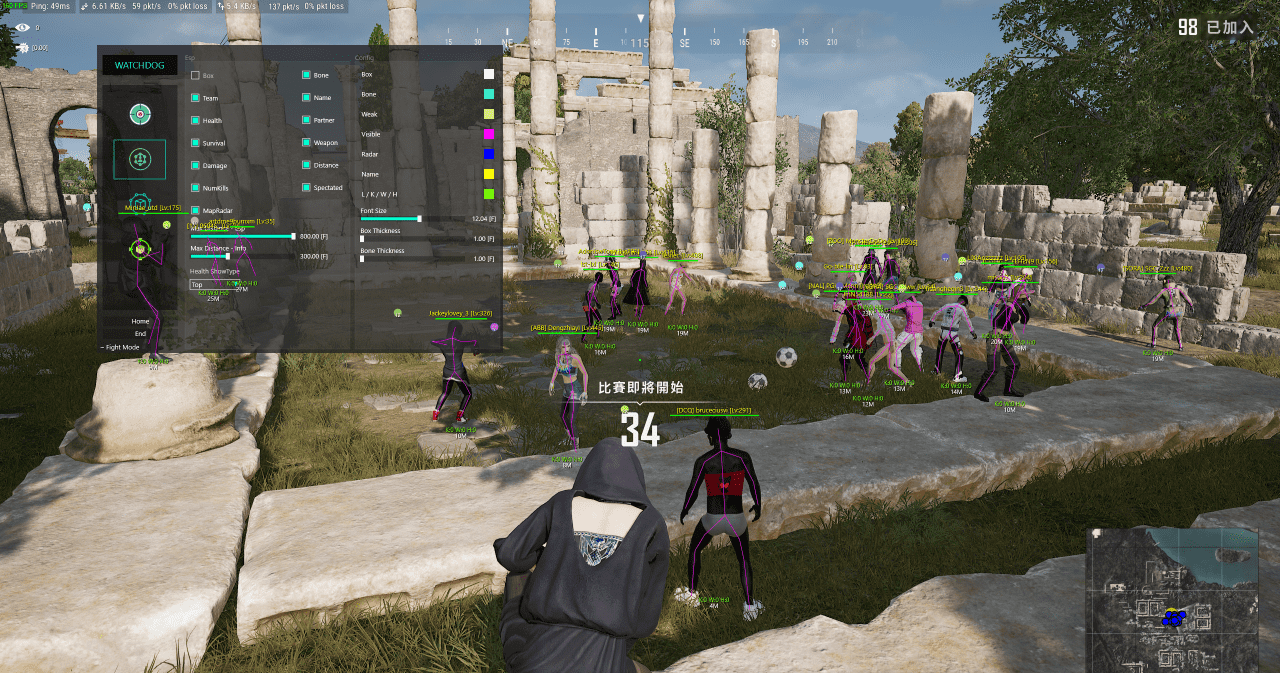Enable the Box ESP checkbox
The width and height of the screenshot is (1280, 673).
pyautogui.click(x=196, y=75)
